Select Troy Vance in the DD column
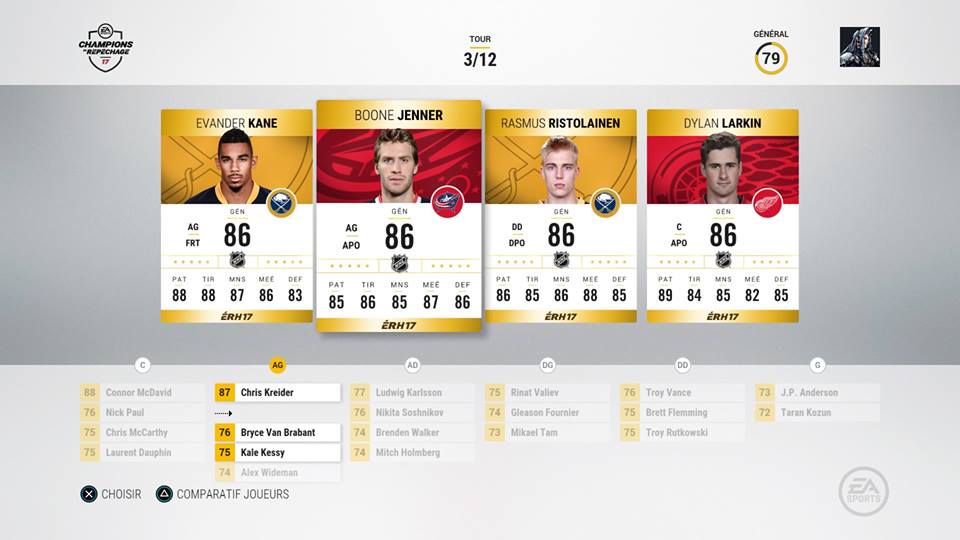This screenshot has height=540, width=960. click(682, 393)
